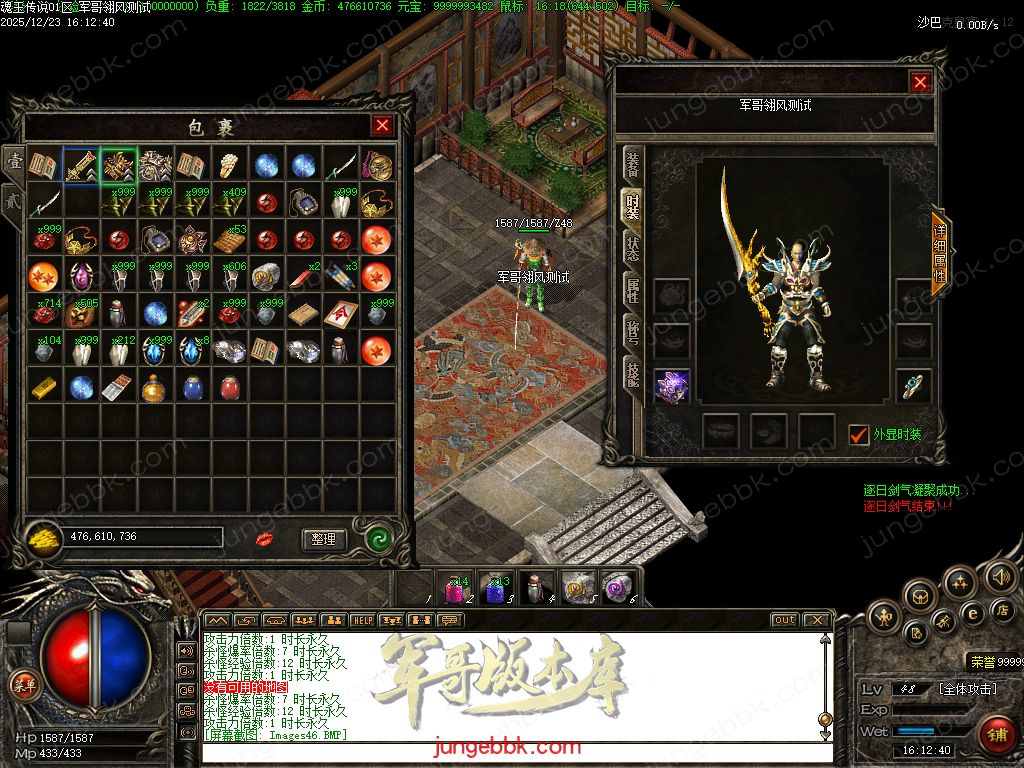This screenshot has width=1024, height=768.
Task: Click the HELP button above chat
Action: (x=362, y=620)
